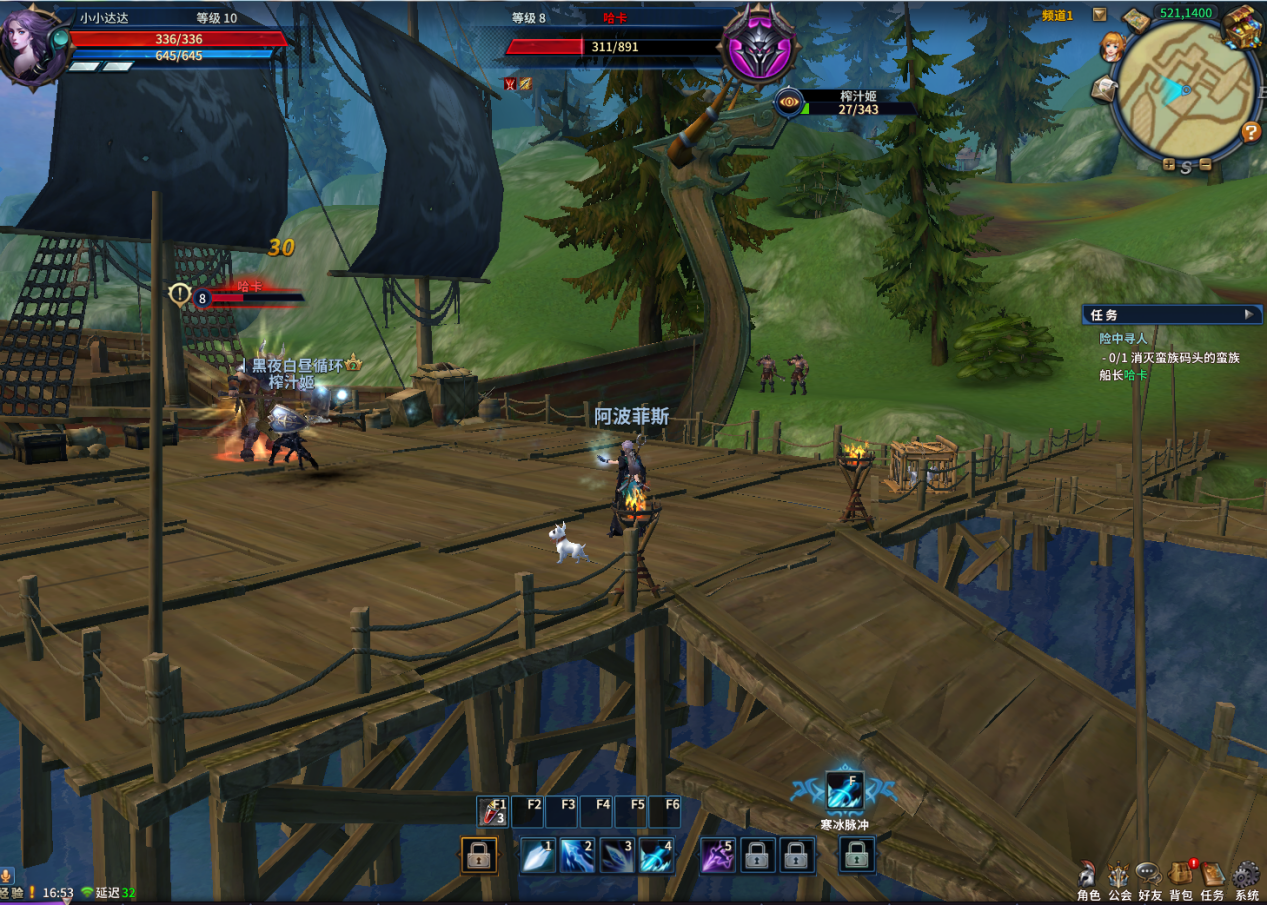1267x905 pixels.
Task: Cast the ice blades skill on key 3
Action: click(617, 856)
